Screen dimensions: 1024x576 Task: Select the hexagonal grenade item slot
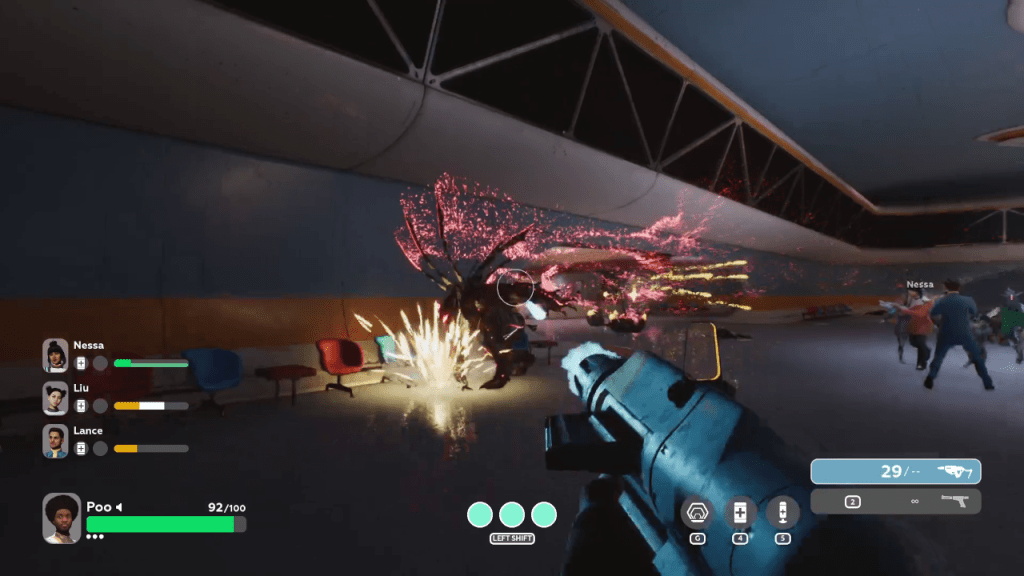pos(696,512)
